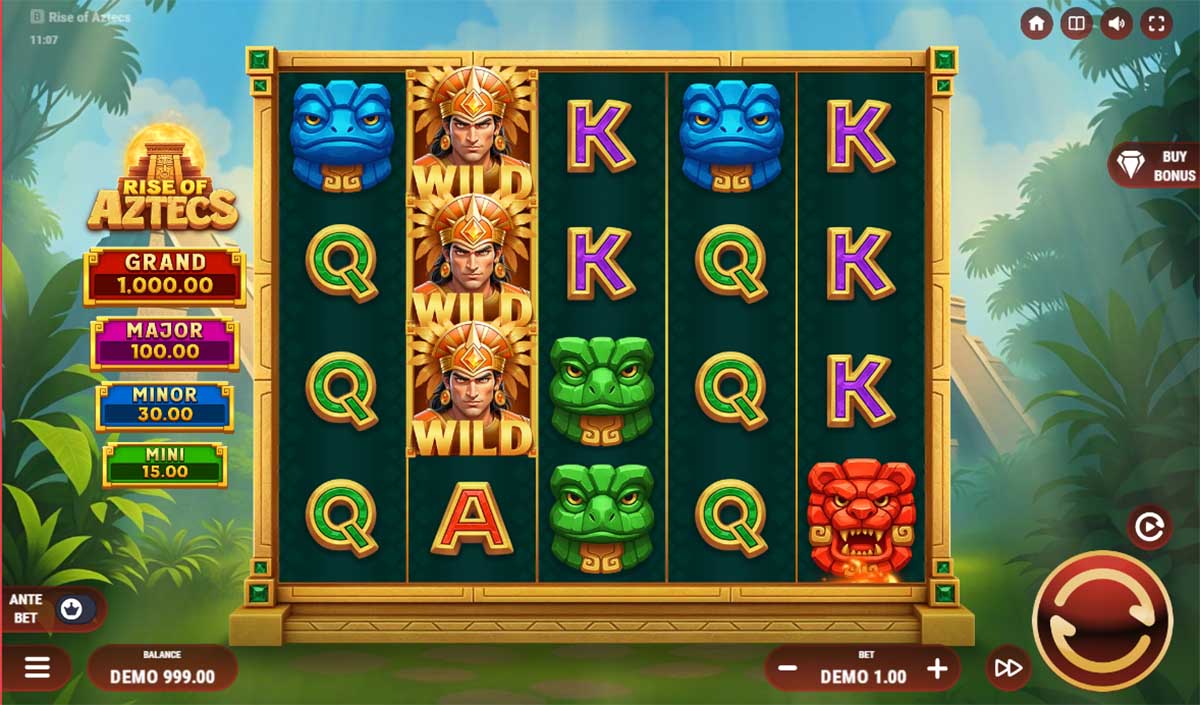Click the split-screen layout icon

click(x=1076, y=24)
